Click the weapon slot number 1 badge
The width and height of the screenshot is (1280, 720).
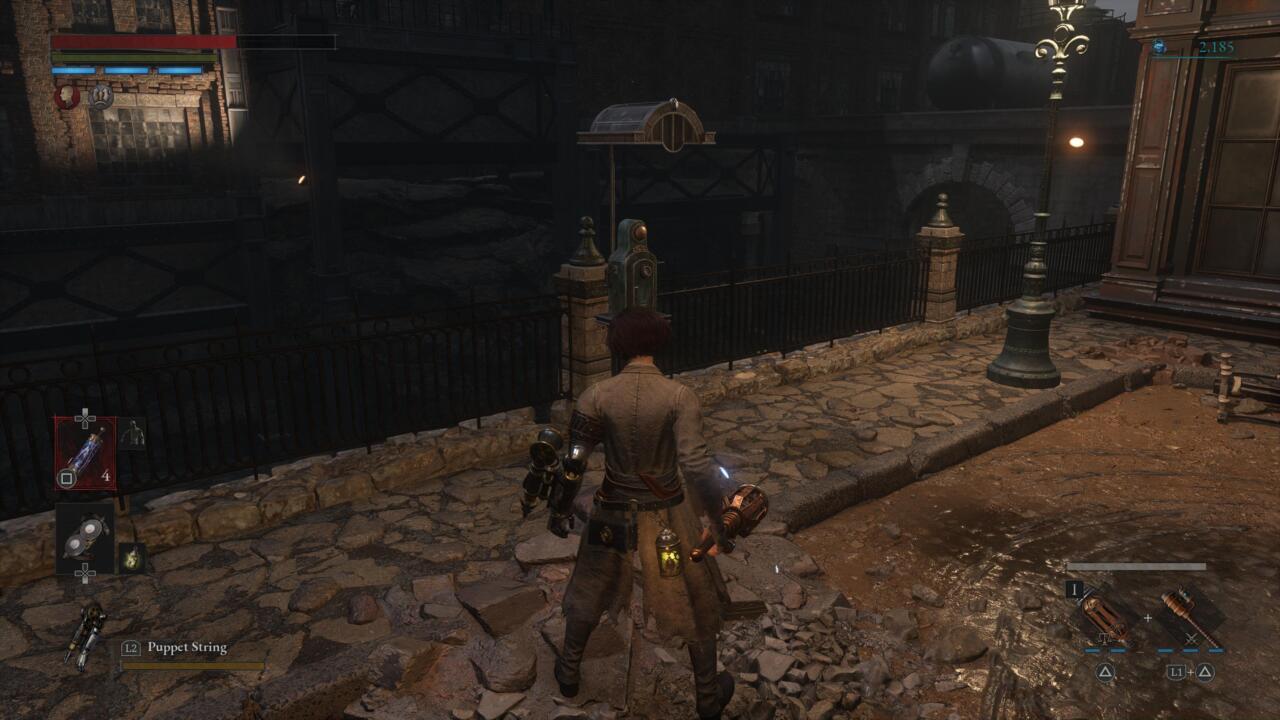point(1074,589)
